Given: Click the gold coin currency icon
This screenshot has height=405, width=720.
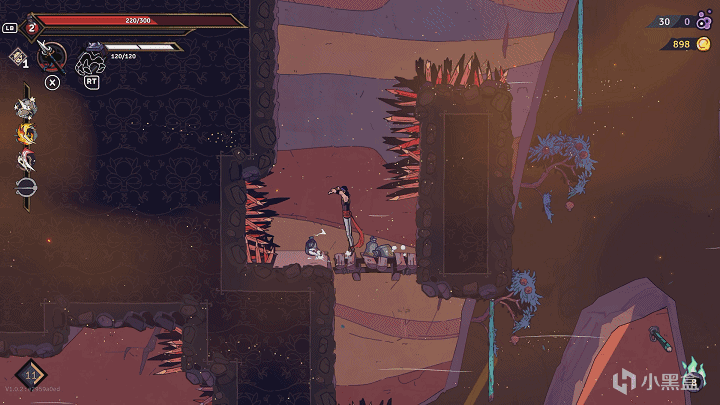Looking at the screenshot, I should coord(704,44).
